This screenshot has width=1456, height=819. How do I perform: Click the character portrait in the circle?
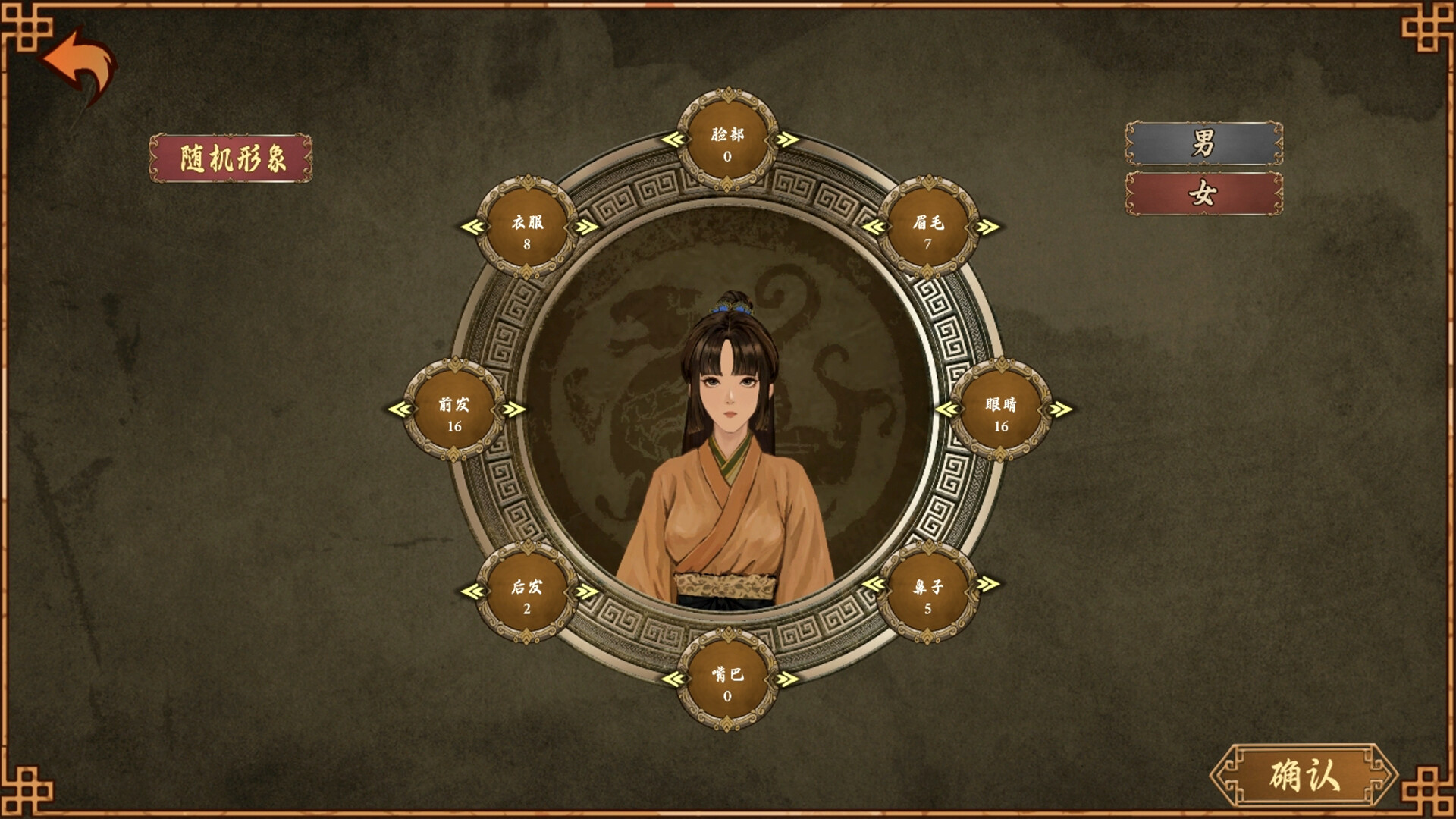pos(728,455)
